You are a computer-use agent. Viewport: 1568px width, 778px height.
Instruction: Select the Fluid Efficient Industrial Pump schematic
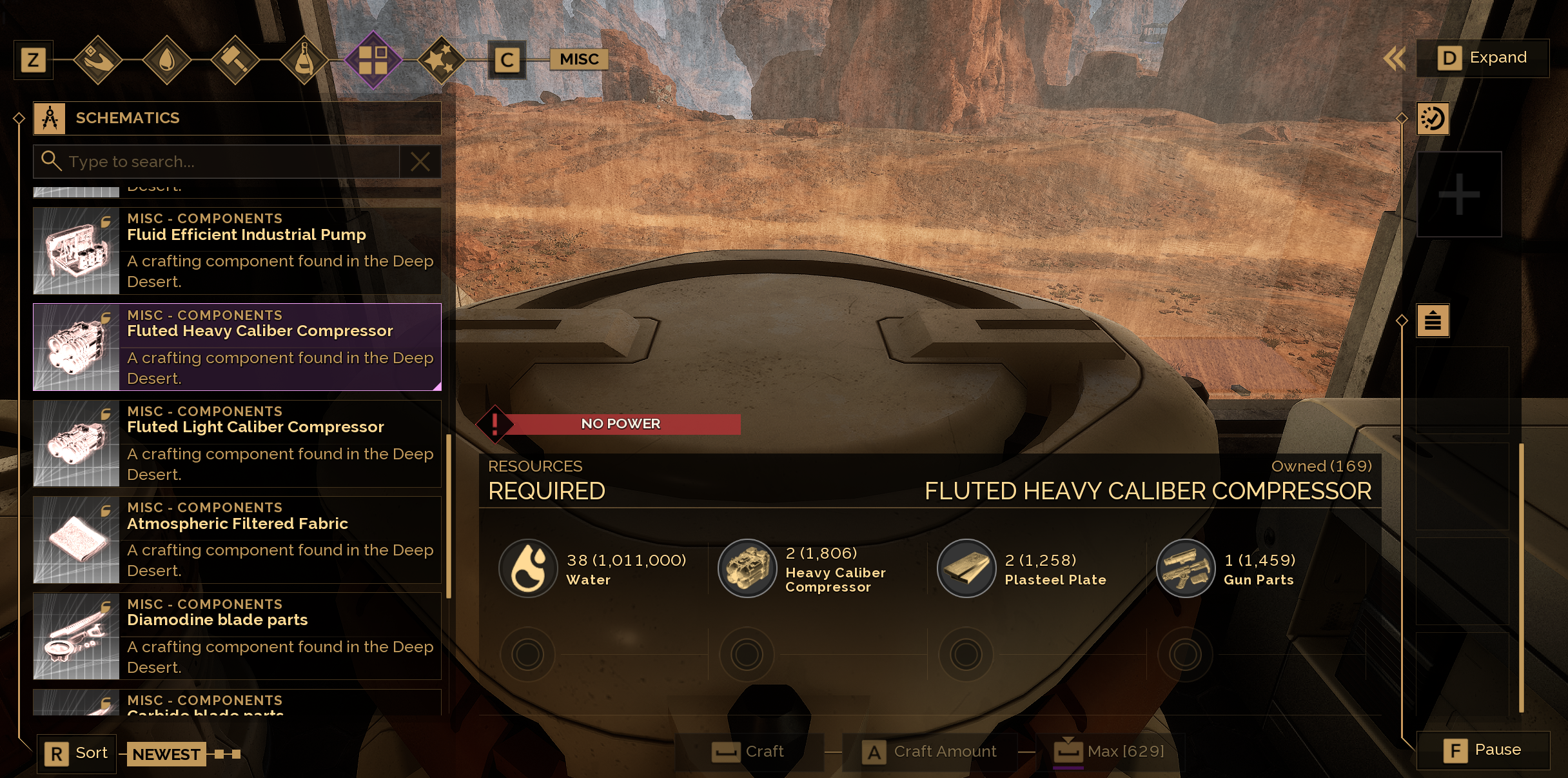[x=237, y=251]
